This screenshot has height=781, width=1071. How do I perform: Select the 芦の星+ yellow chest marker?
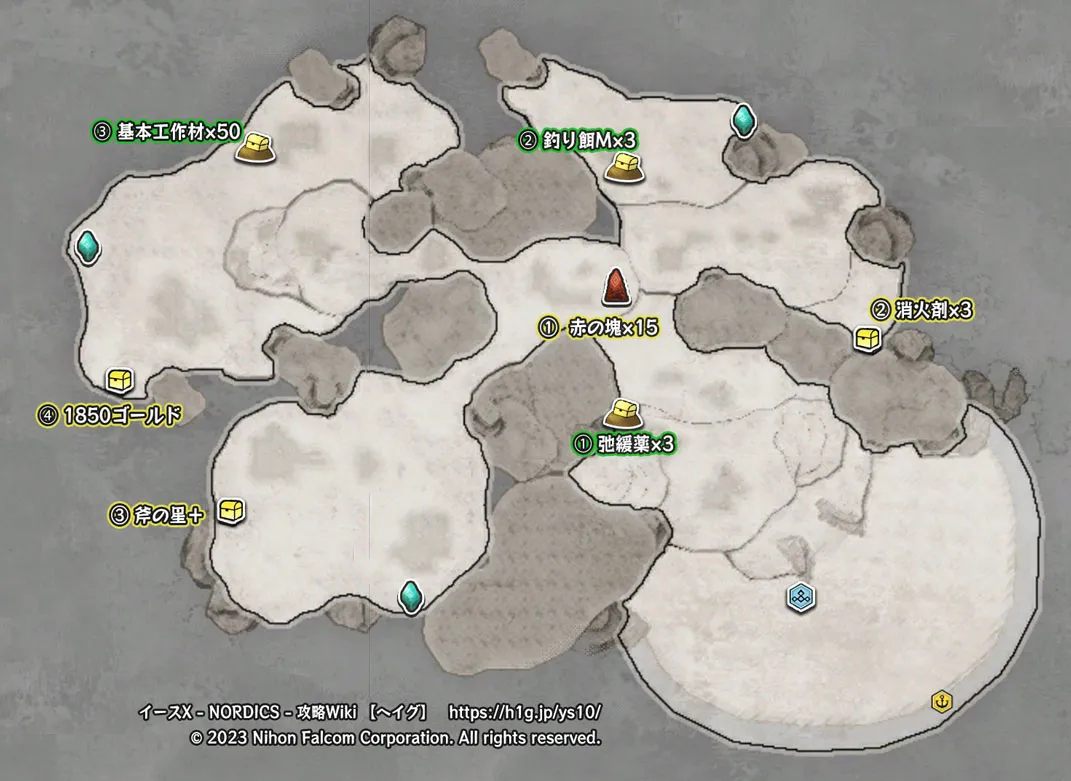click(x=232, y=510)
